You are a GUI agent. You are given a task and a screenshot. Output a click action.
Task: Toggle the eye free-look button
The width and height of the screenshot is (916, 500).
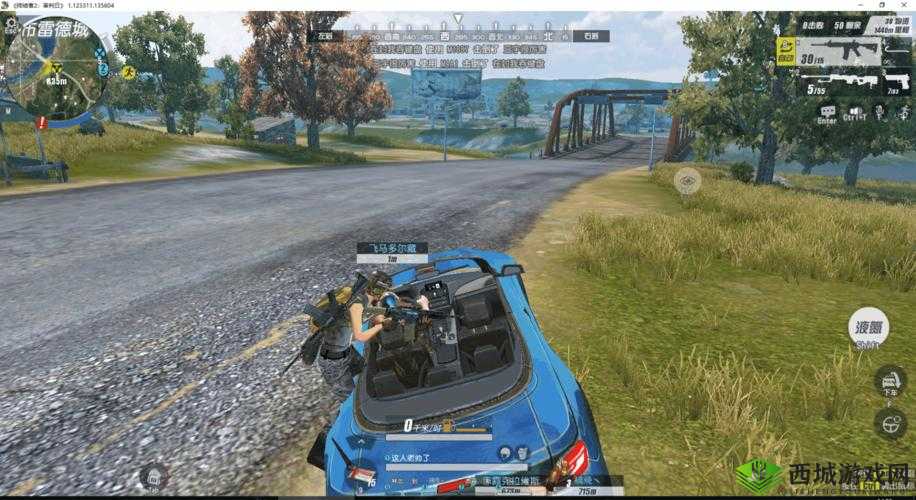(686, 180)
